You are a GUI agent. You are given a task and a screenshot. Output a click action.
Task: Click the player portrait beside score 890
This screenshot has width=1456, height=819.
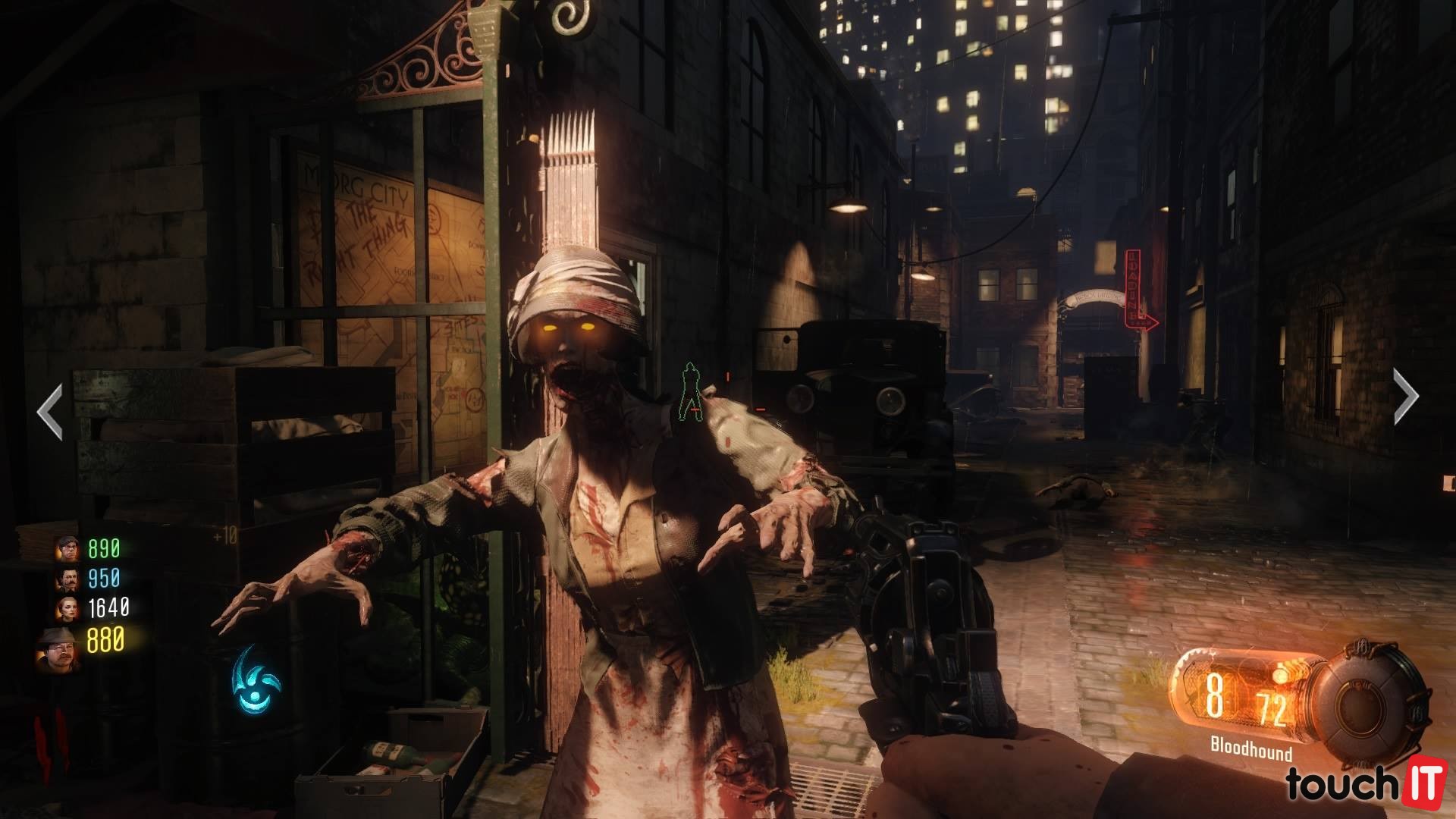67,548
